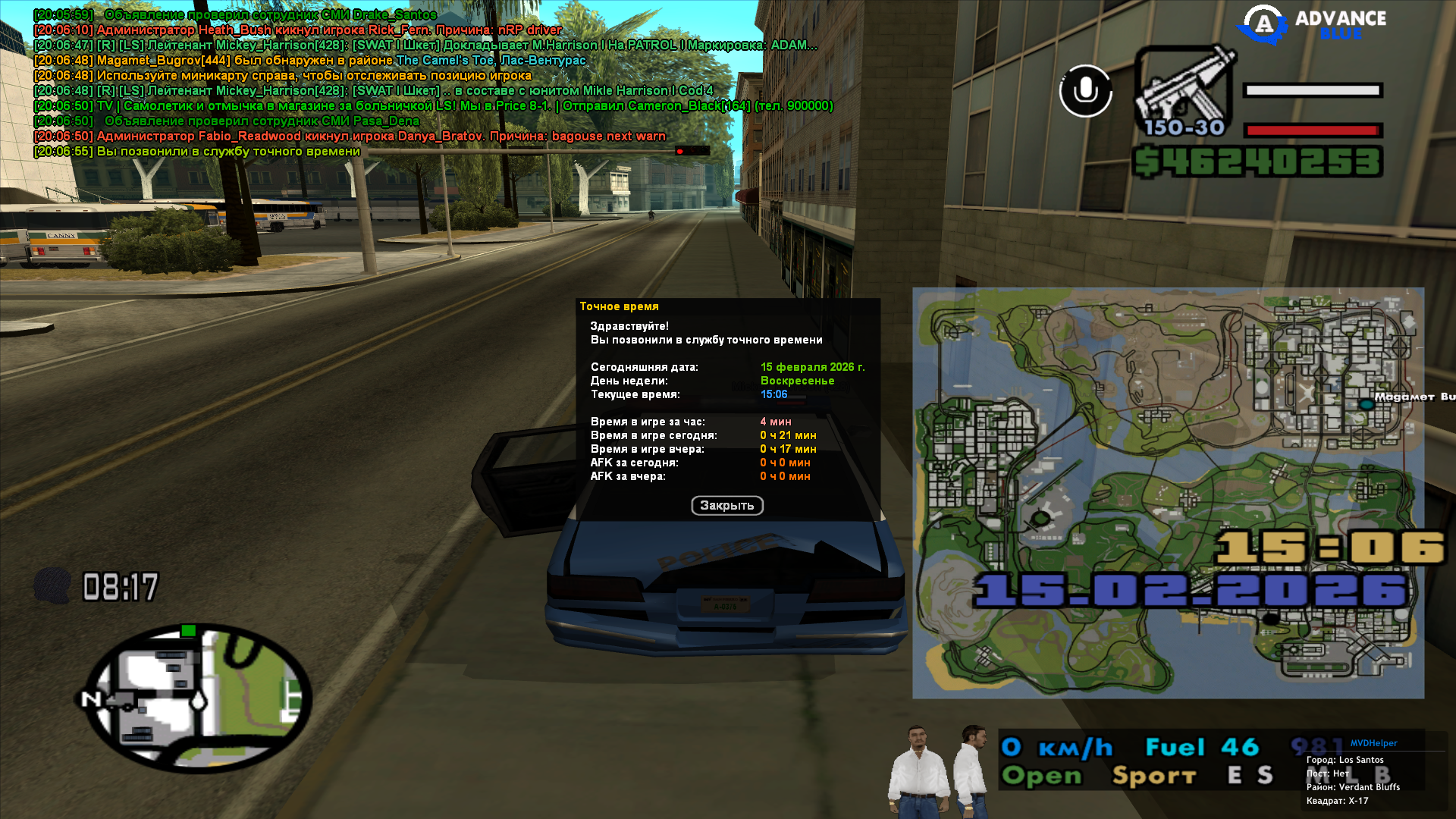The height and width of the screenshot is (819, 1456).
Task: Click the Advance Blue server logo
Action: [x=1312, y=24]
